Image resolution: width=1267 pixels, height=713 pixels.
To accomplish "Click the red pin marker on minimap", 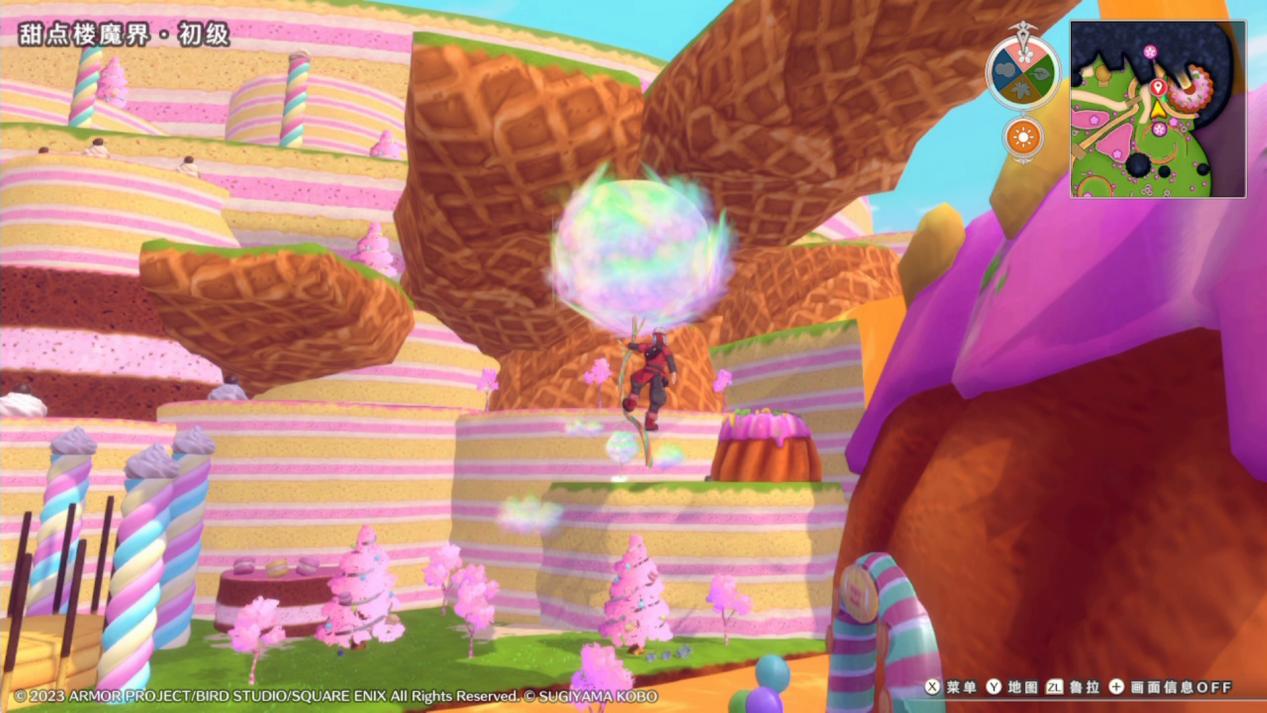I will pyautogui.click(x=1158, y=88).
